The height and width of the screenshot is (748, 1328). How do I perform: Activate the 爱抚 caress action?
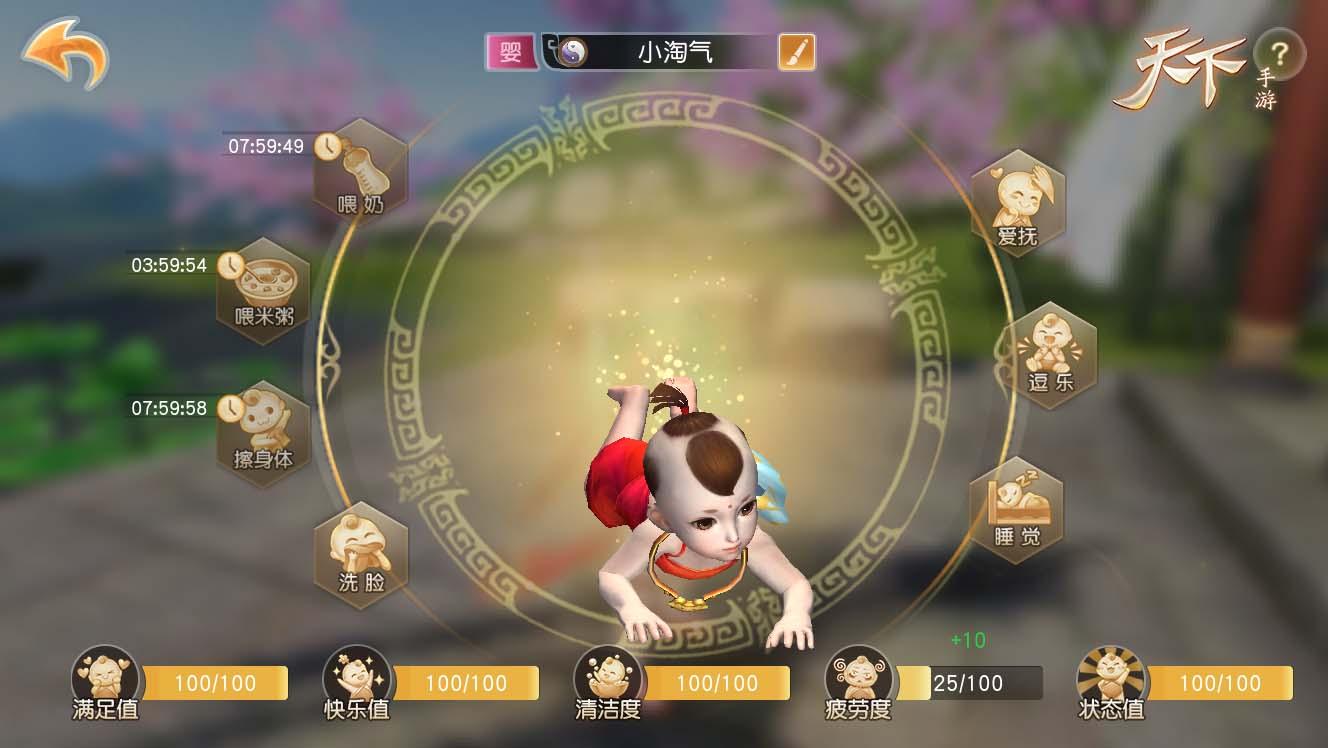(x=1017, y=202)
